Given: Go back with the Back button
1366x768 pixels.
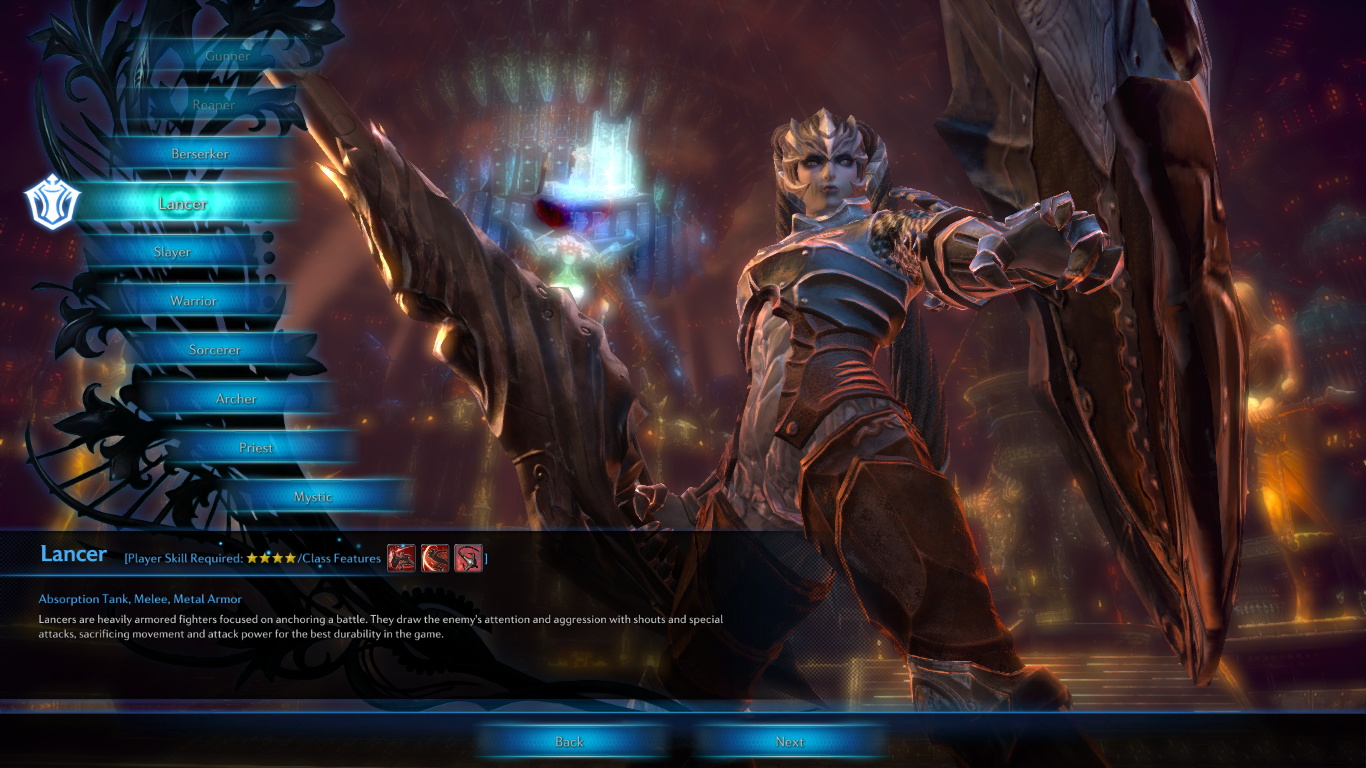Looking at the screenshot, I should pos(569,742).
